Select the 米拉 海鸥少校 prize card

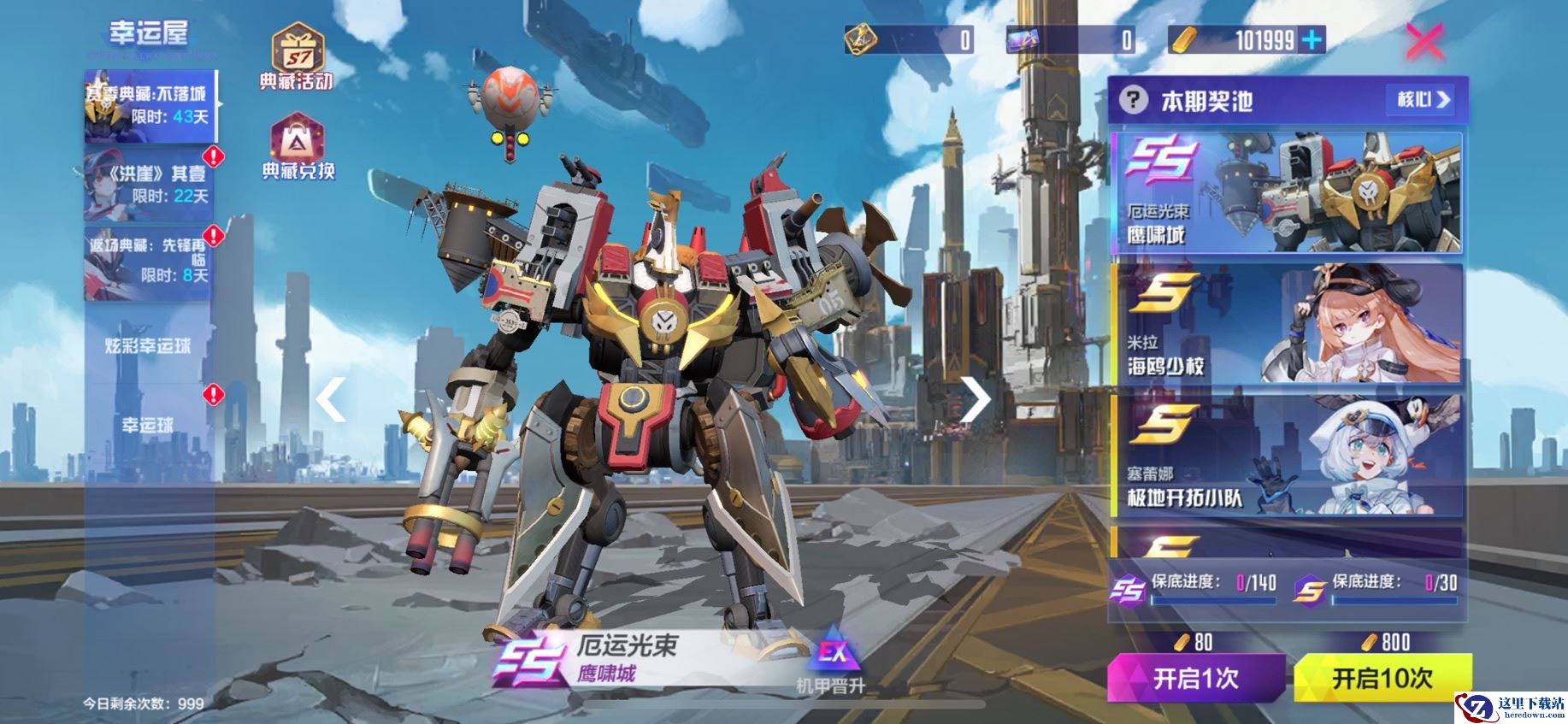(x=1286, y=324)
